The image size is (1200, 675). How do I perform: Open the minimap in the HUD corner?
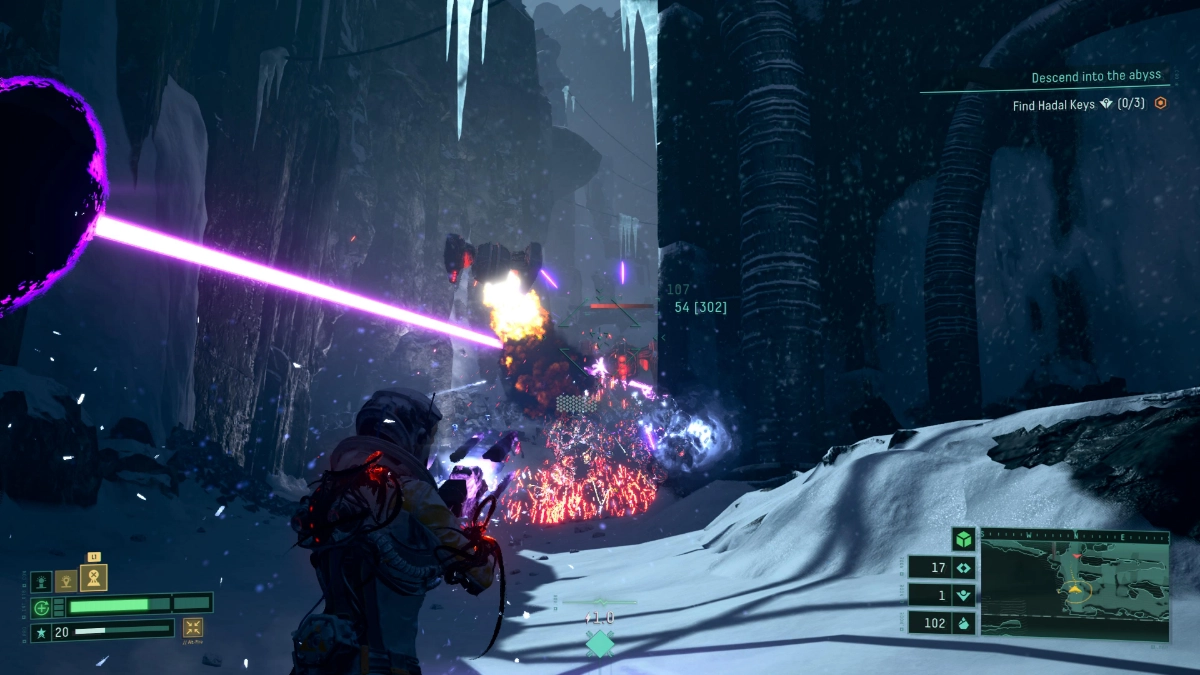(1074, 584)
